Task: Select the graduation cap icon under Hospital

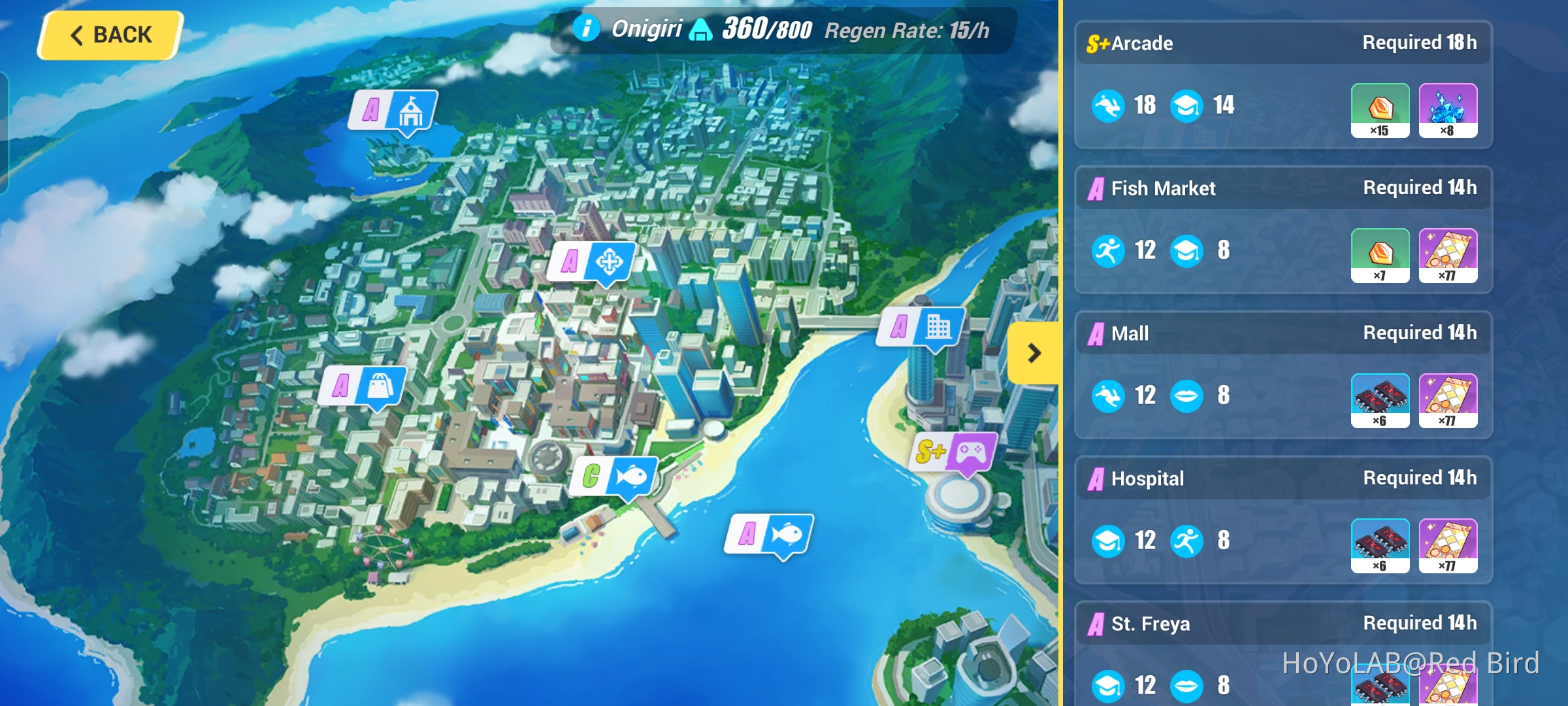Action: point(1109,540)
